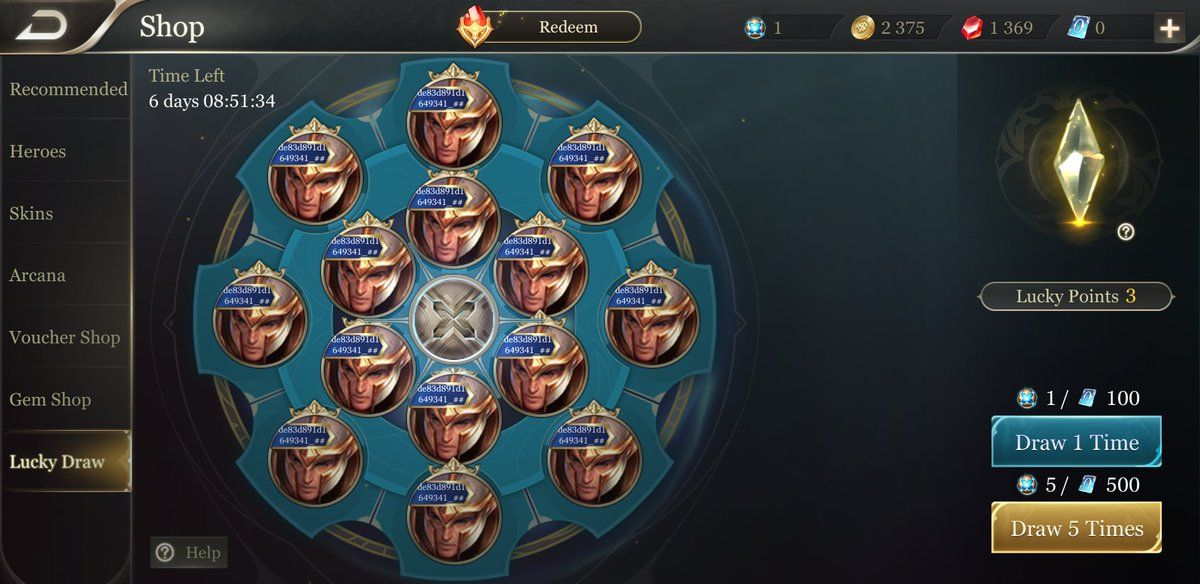
Task: Activate the Draw 5 Times button
Action: pos(1076,528)
